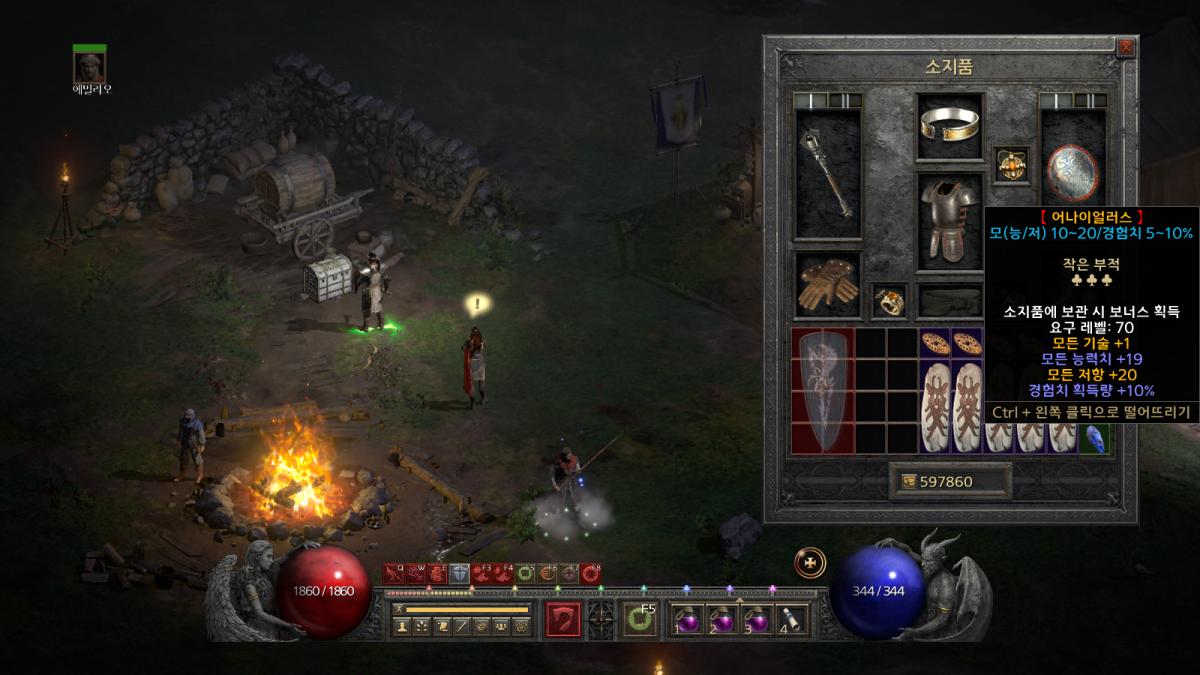Activate the skill bound to F3

(482, 574)
